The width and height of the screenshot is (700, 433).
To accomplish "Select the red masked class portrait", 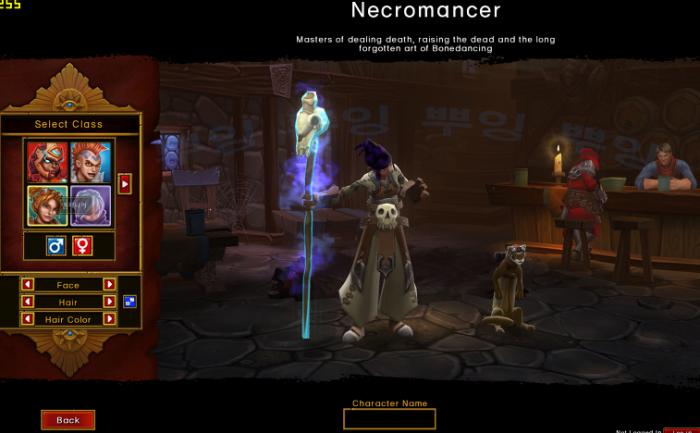I will pos(46,160).
